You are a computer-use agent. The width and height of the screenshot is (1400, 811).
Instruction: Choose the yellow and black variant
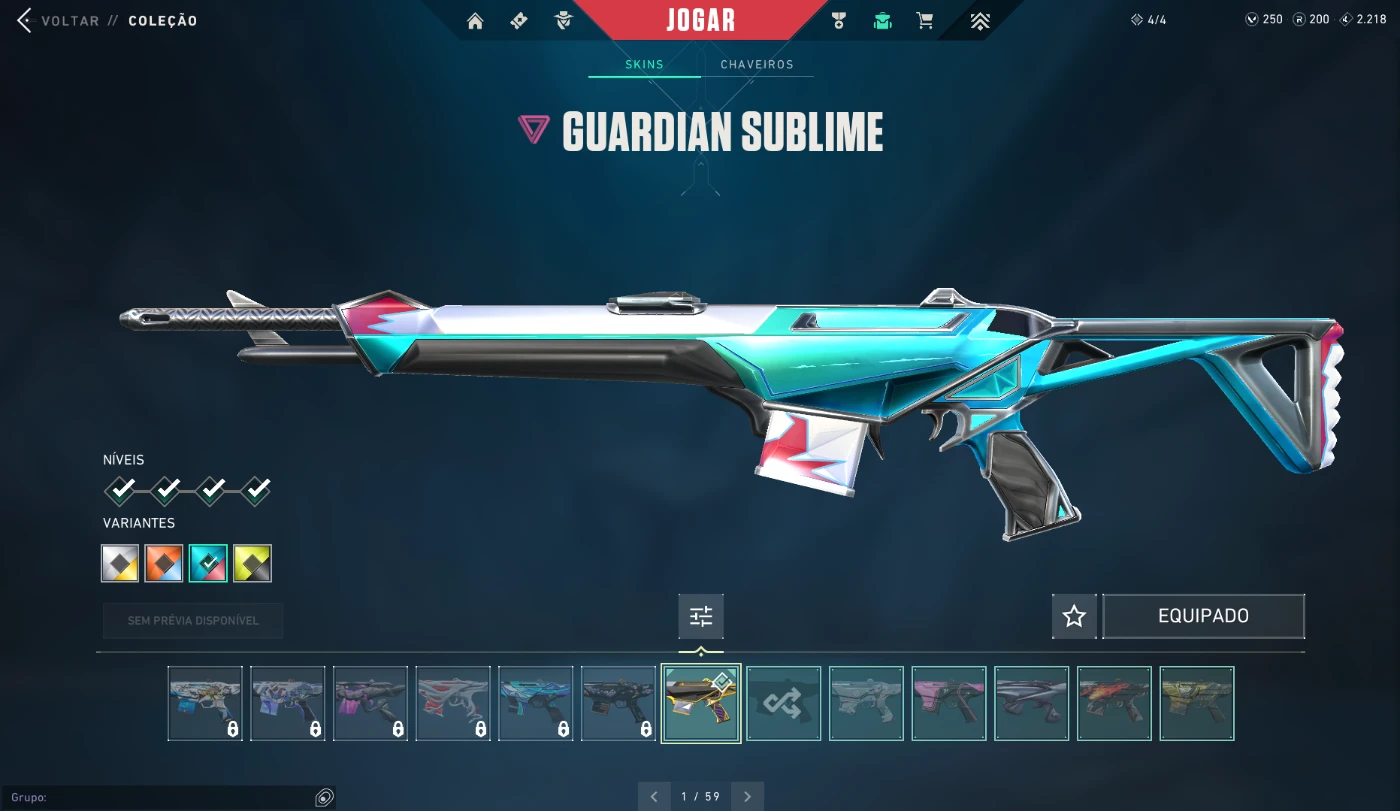[x=252, y=563]
